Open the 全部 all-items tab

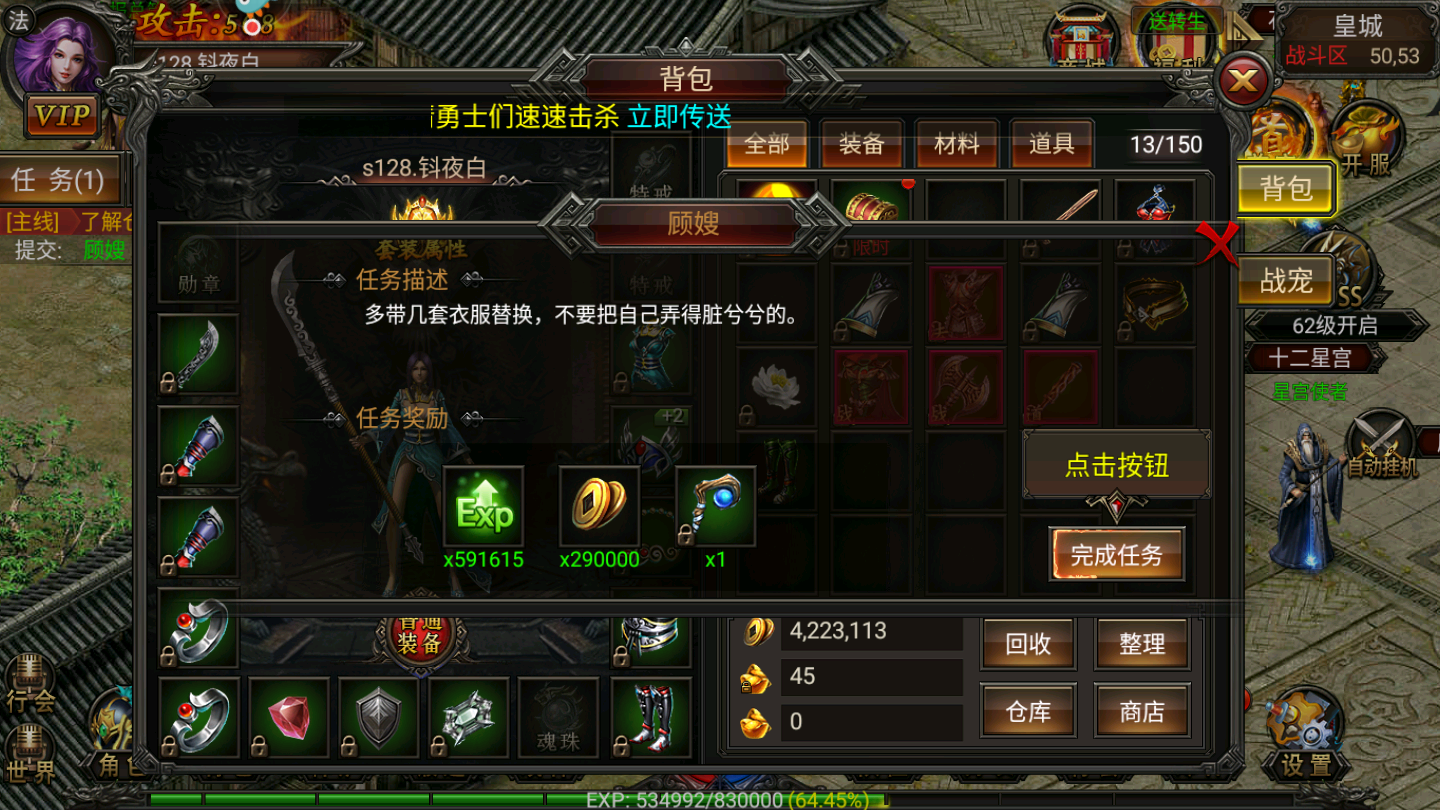click(x=767, y=144)
